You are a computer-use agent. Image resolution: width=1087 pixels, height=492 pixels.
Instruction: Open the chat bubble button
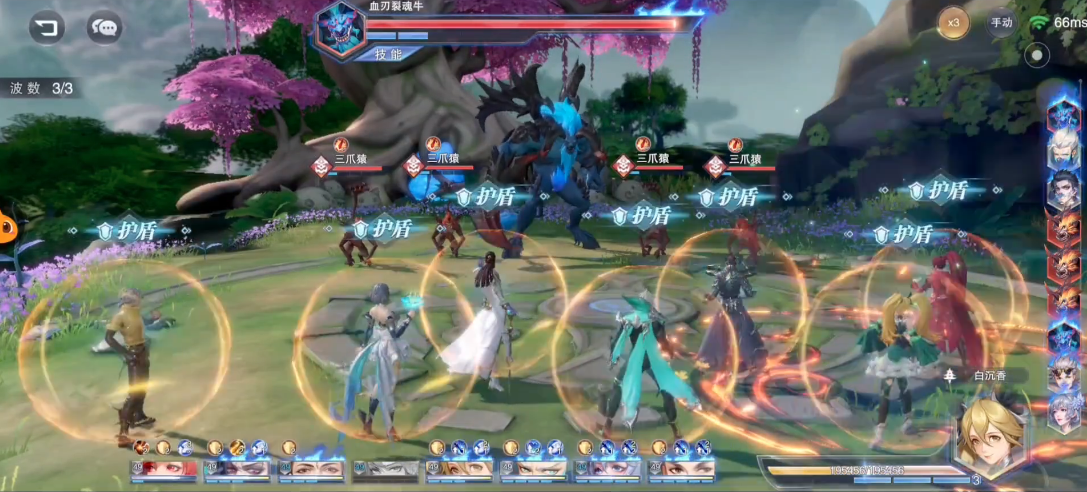104,26
